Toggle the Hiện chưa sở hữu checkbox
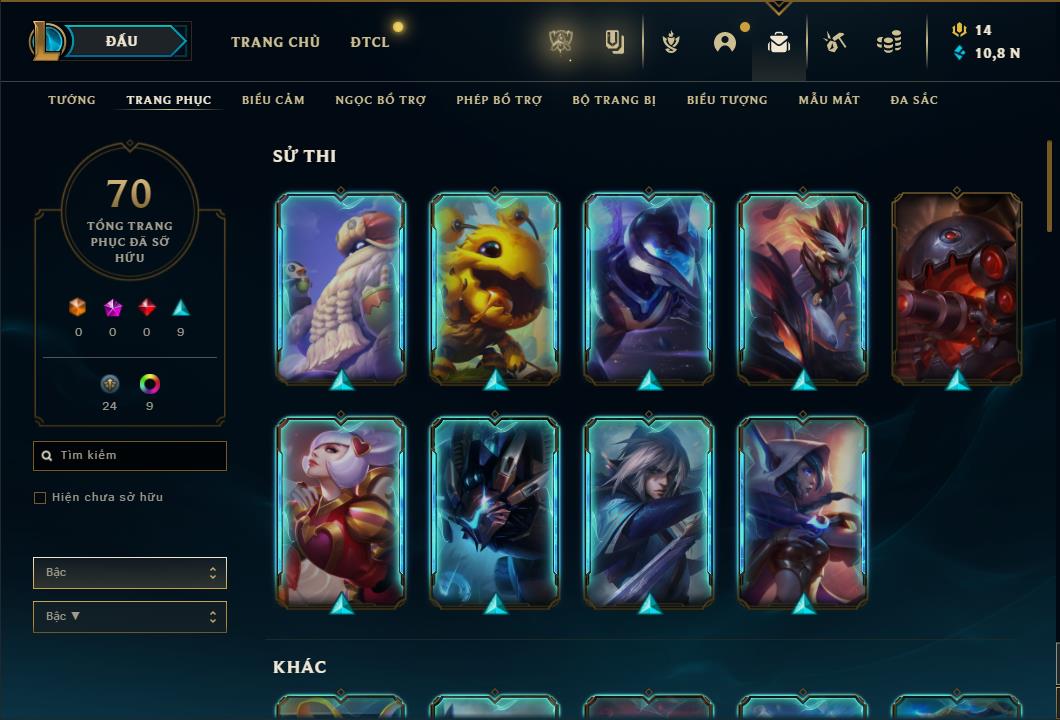The image size is (1060, 720). click(40, 498)
